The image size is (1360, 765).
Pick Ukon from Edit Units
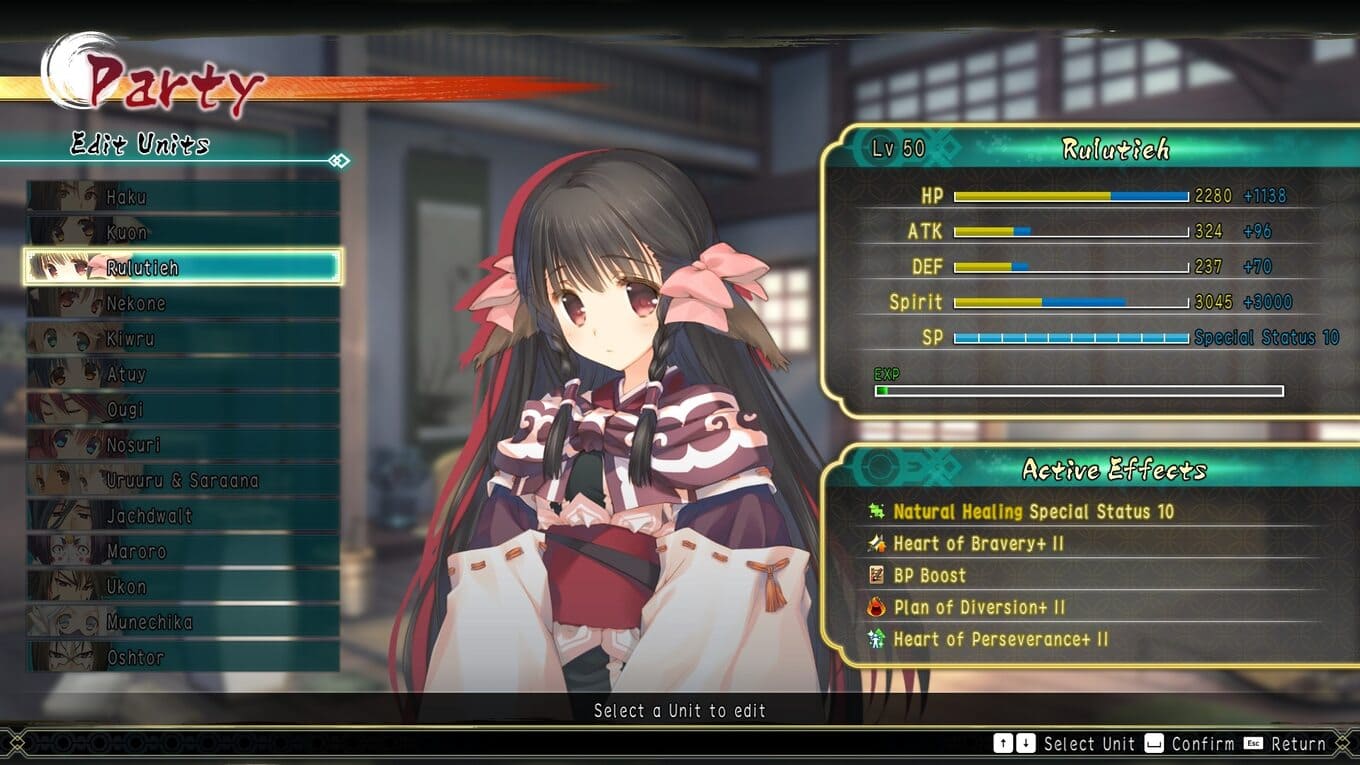(183, 587)
